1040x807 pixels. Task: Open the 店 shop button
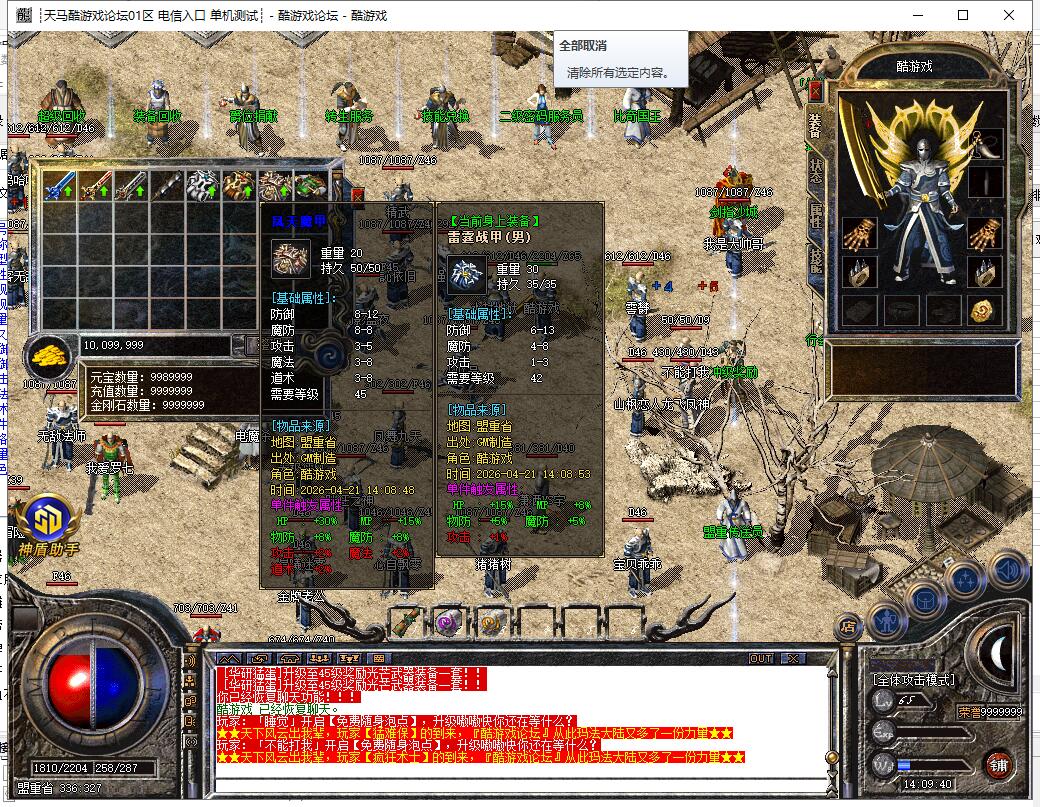click(847, 626)
